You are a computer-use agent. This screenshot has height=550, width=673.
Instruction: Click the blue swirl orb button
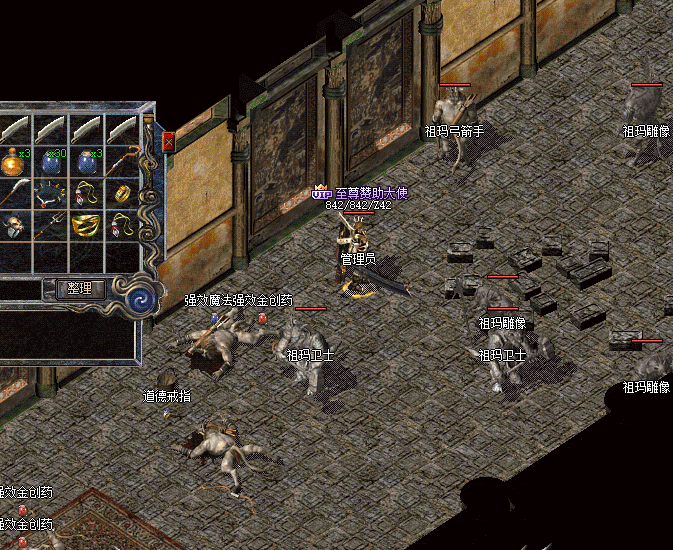tap(141, 296)
